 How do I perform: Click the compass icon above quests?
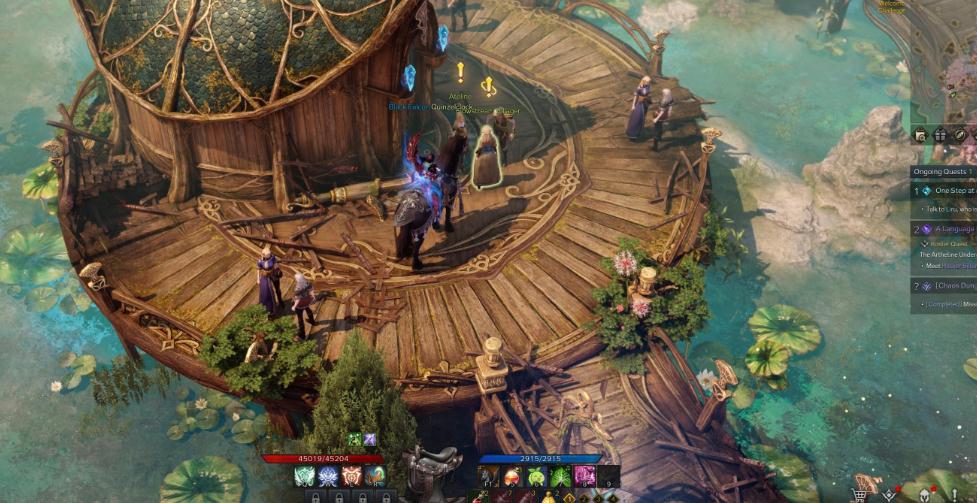[959, 135]
